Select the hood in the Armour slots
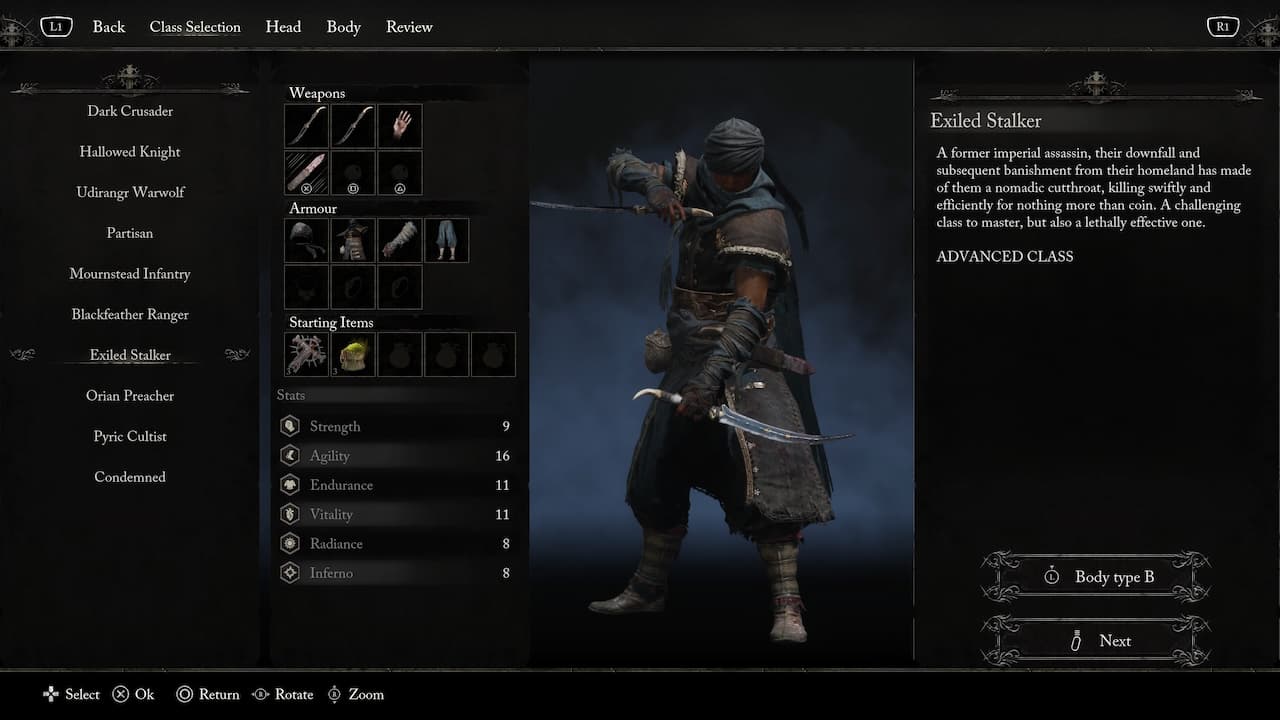 coord(305,240)
